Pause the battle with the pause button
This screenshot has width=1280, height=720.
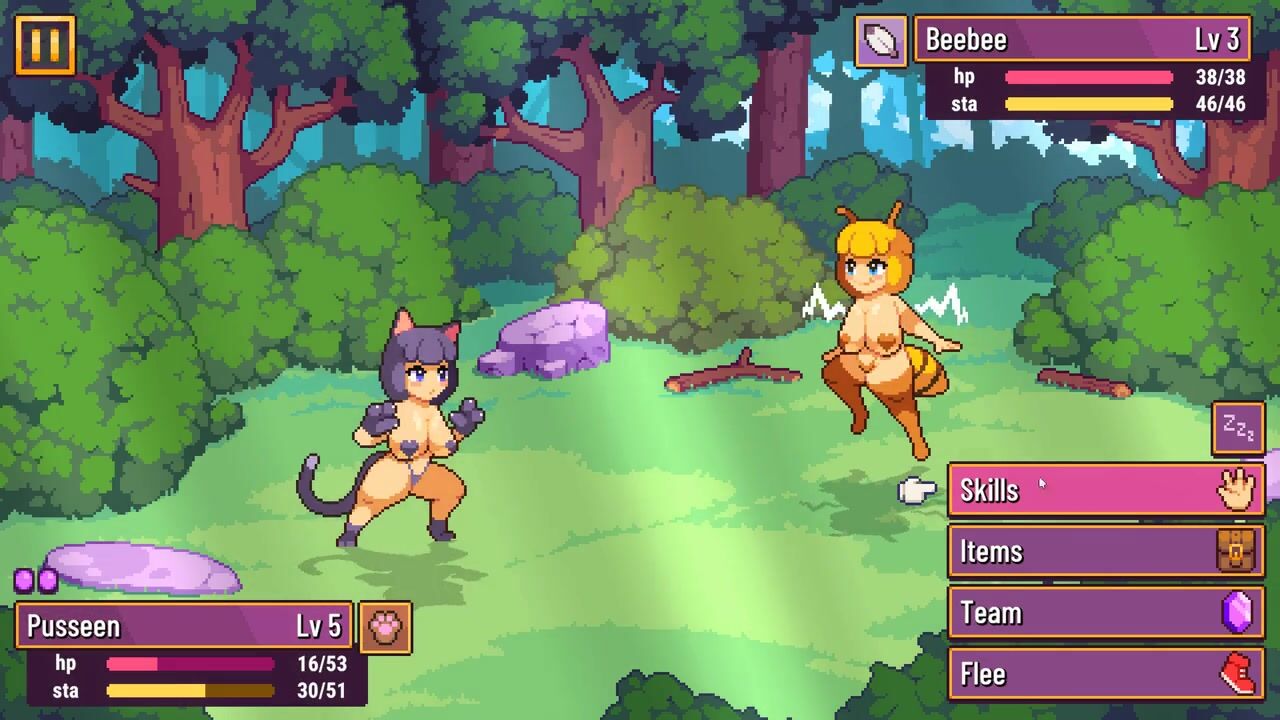point(45,45)
